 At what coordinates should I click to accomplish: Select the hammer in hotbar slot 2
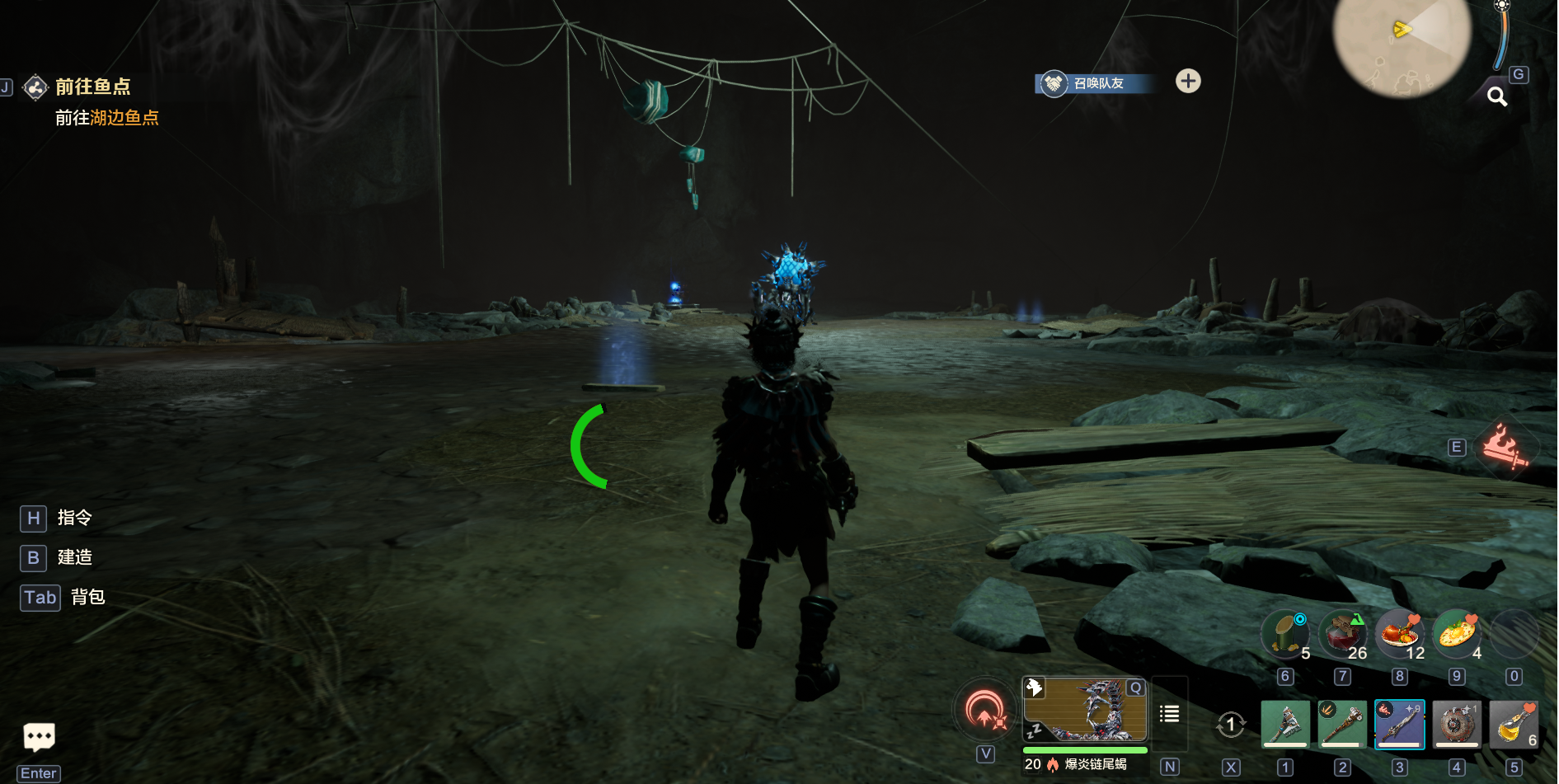point(1342,725)
